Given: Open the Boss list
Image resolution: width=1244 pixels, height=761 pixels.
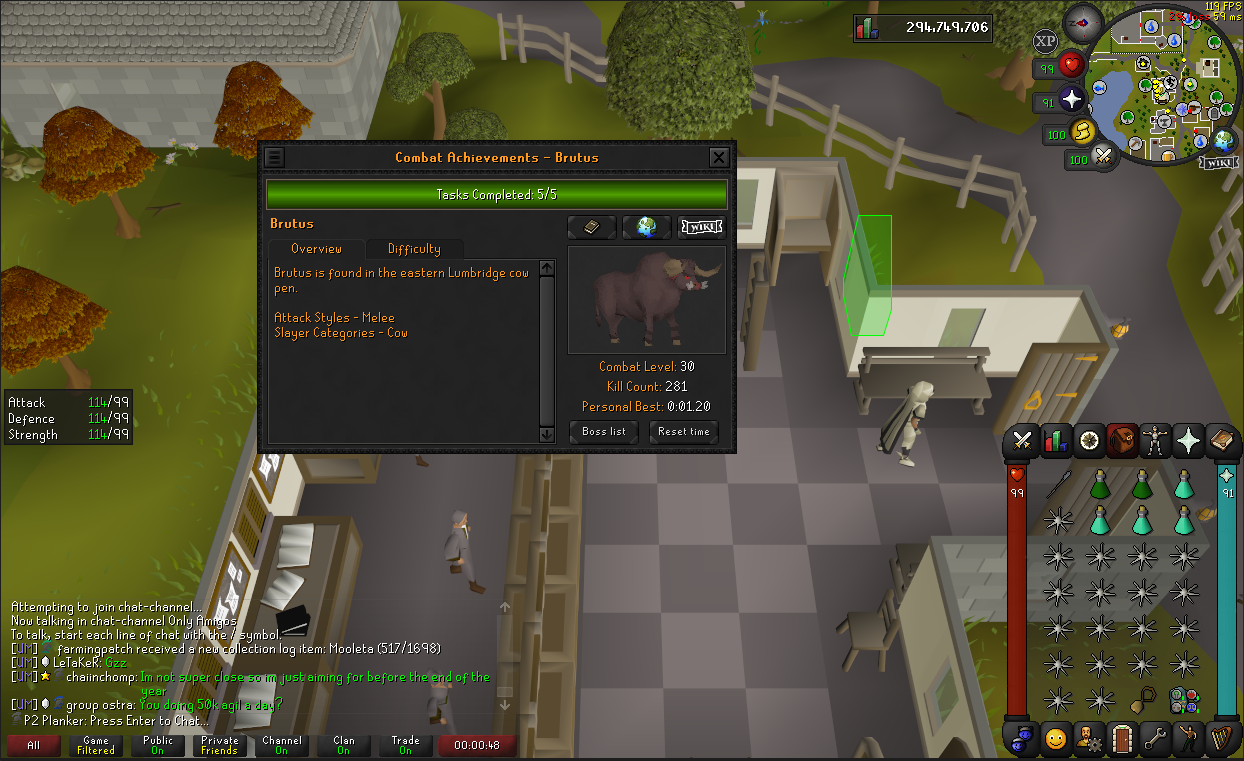Looking at the screenshot, I should pos(604,432).
